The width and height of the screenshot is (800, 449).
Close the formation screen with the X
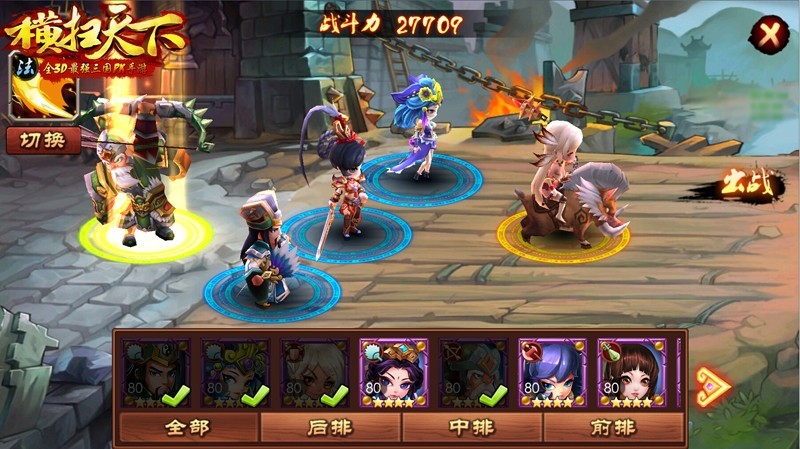[769, 35]
